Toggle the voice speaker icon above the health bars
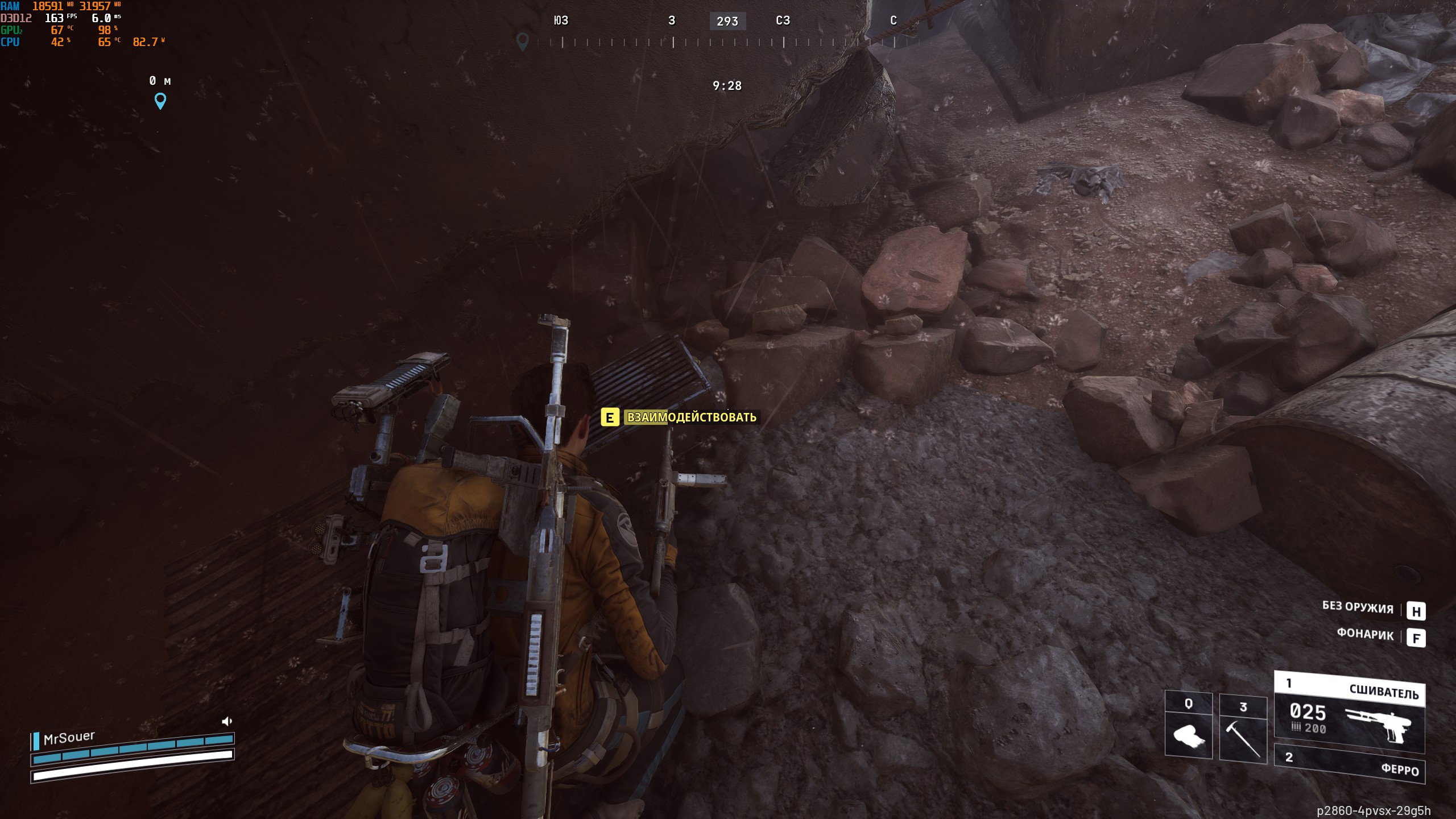 pos(227,721)
